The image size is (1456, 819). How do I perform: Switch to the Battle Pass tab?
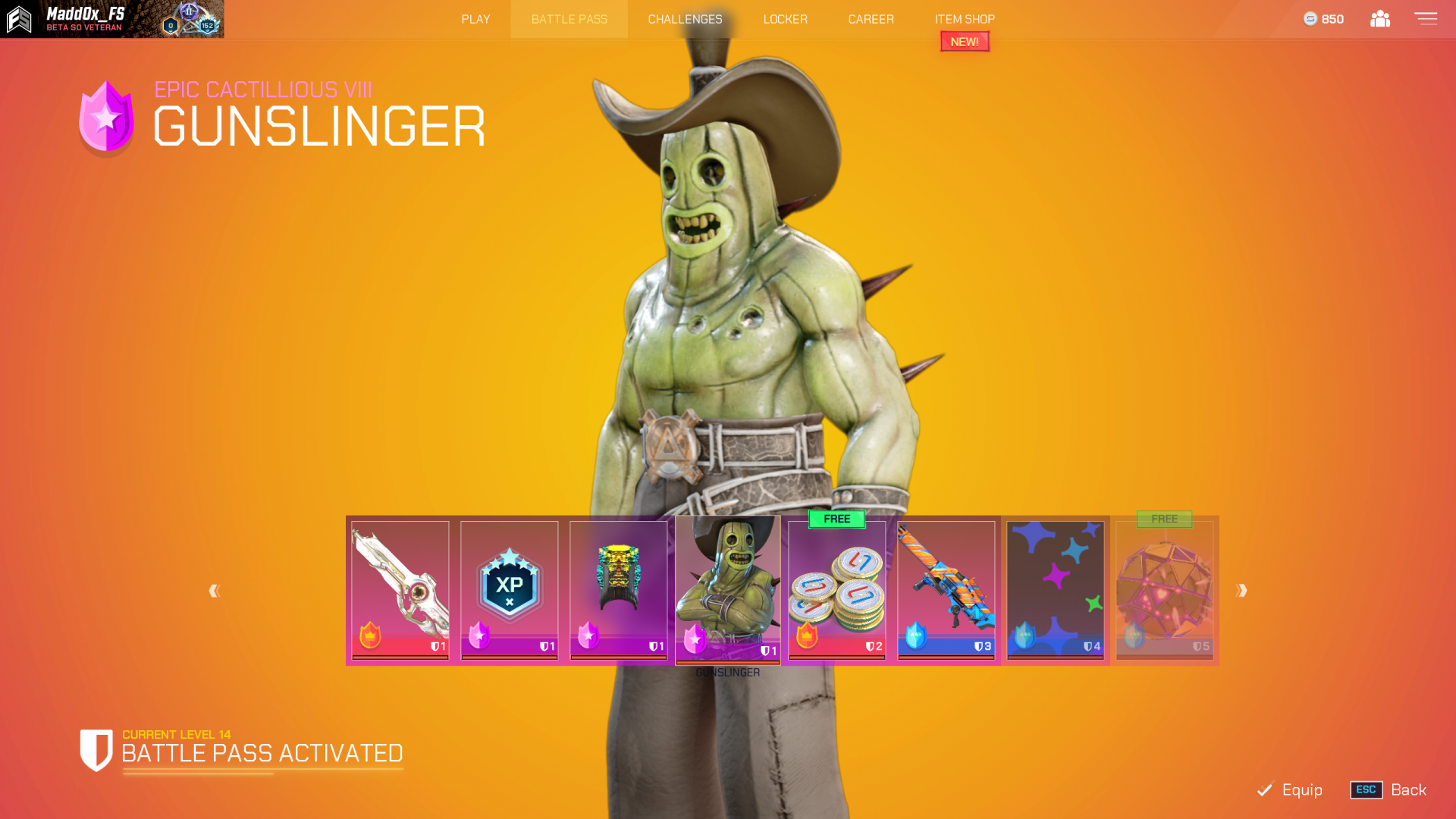click(569, 19)
